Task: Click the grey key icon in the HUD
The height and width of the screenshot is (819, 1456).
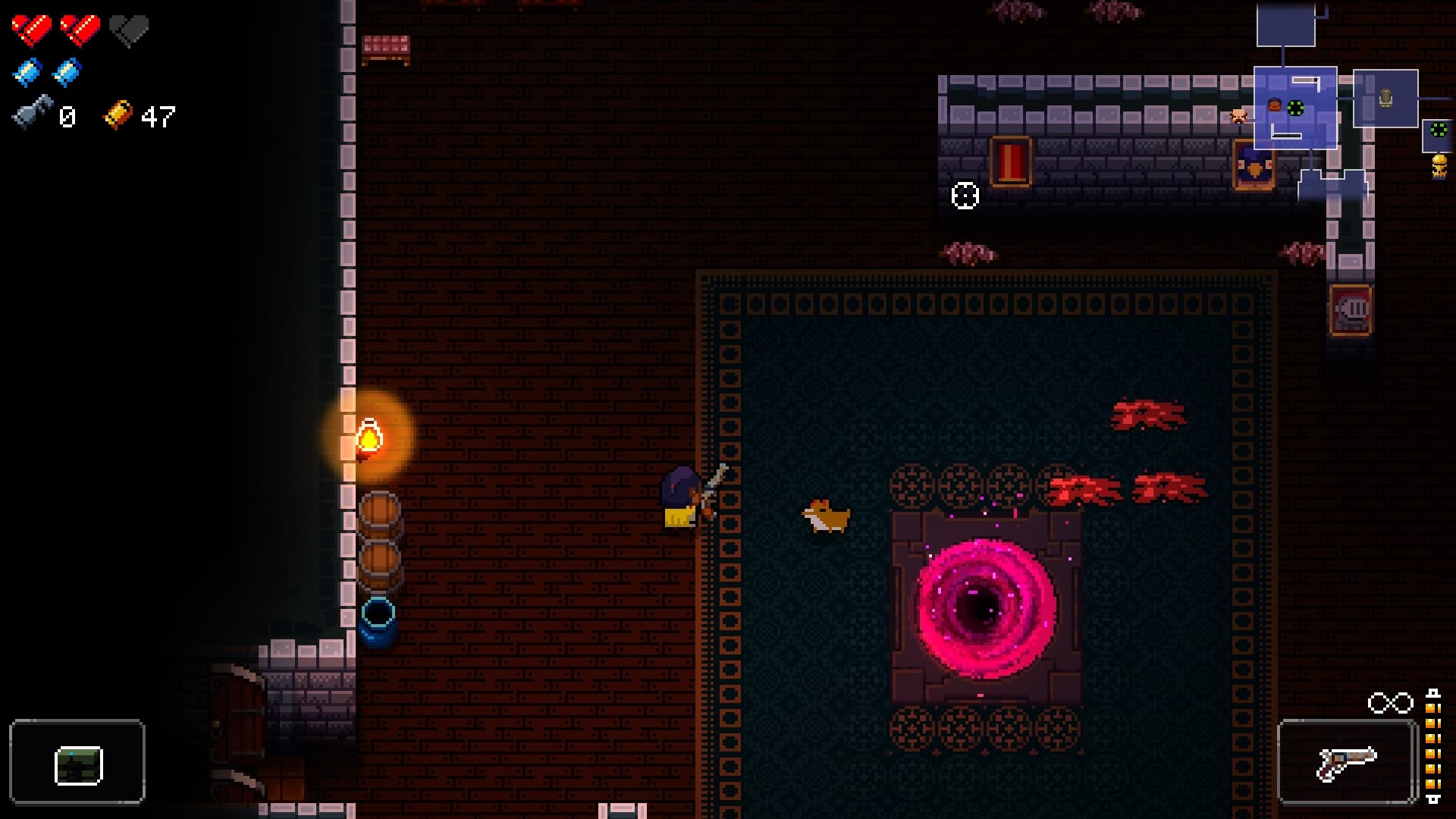Action: click(32, 114)
